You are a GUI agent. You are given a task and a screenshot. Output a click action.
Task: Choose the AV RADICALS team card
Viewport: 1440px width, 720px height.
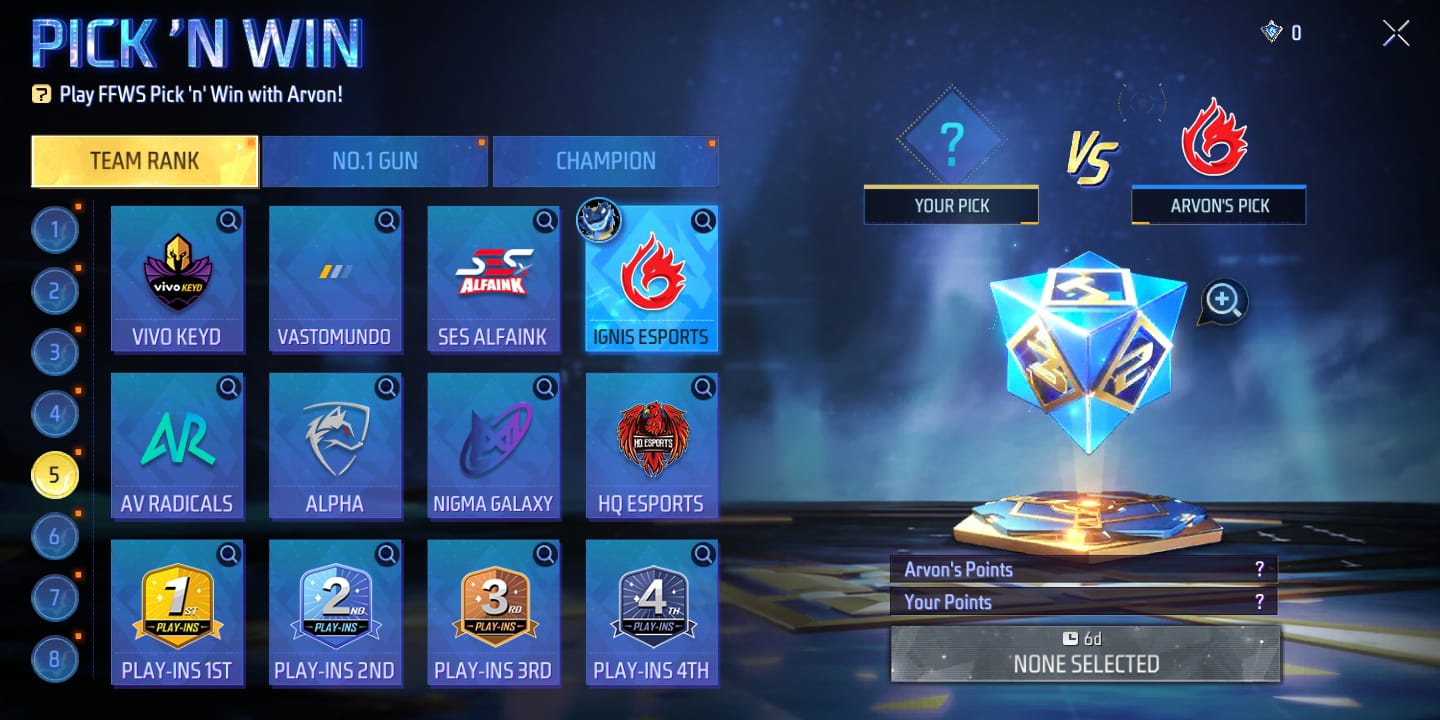point(177,445)
